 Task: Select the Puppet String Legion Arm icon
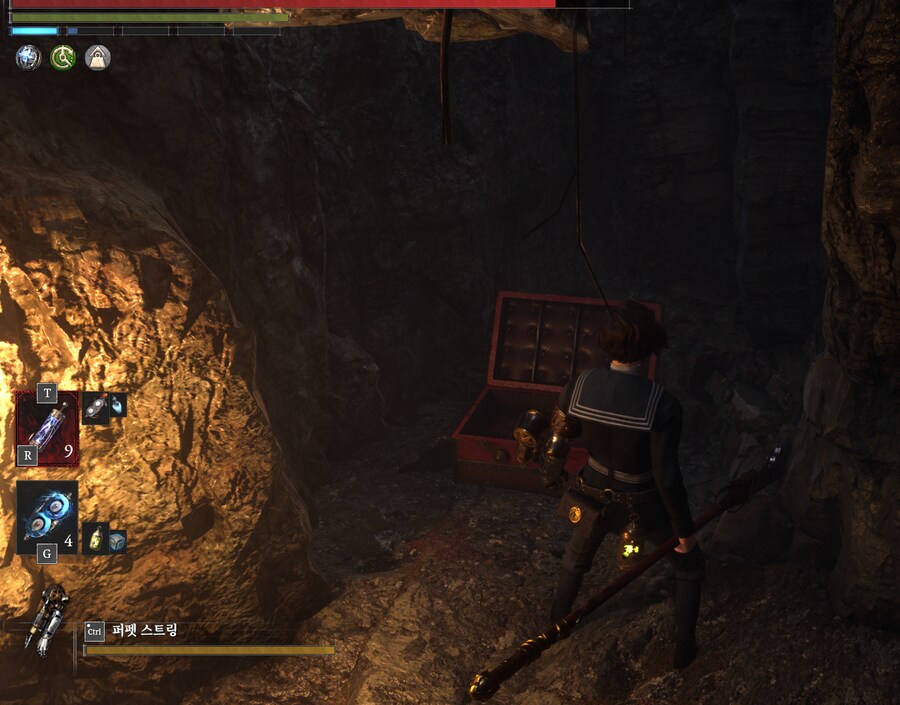48,619
